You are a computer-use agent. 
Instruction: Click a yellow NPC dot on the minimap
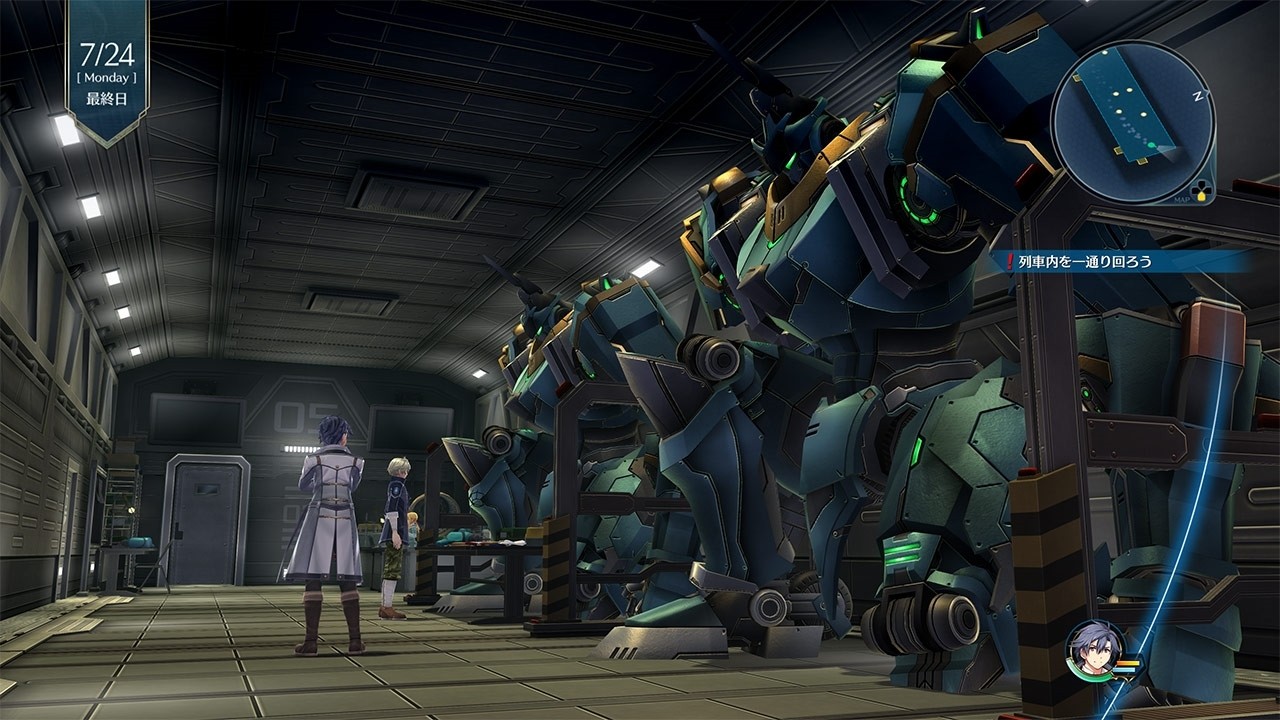pyautogui.click(x=1129, y=90)
